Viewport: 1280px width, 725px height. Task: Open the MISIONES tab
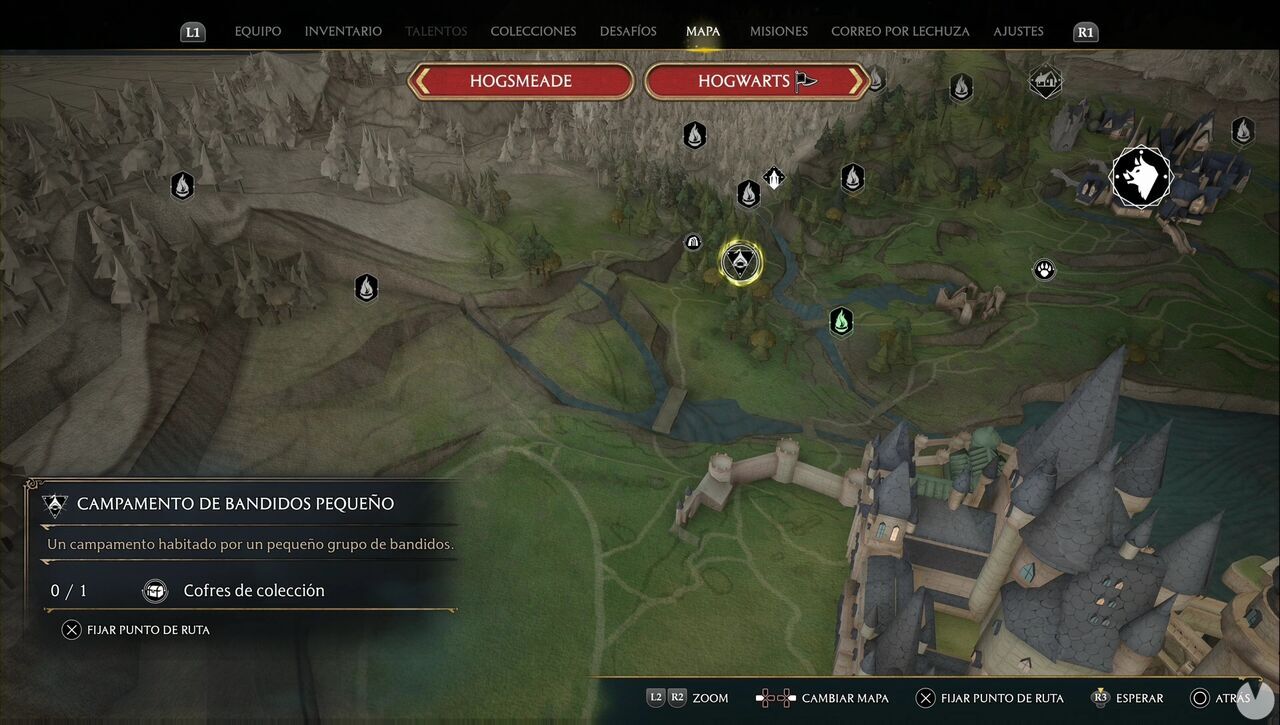[778, 31]
